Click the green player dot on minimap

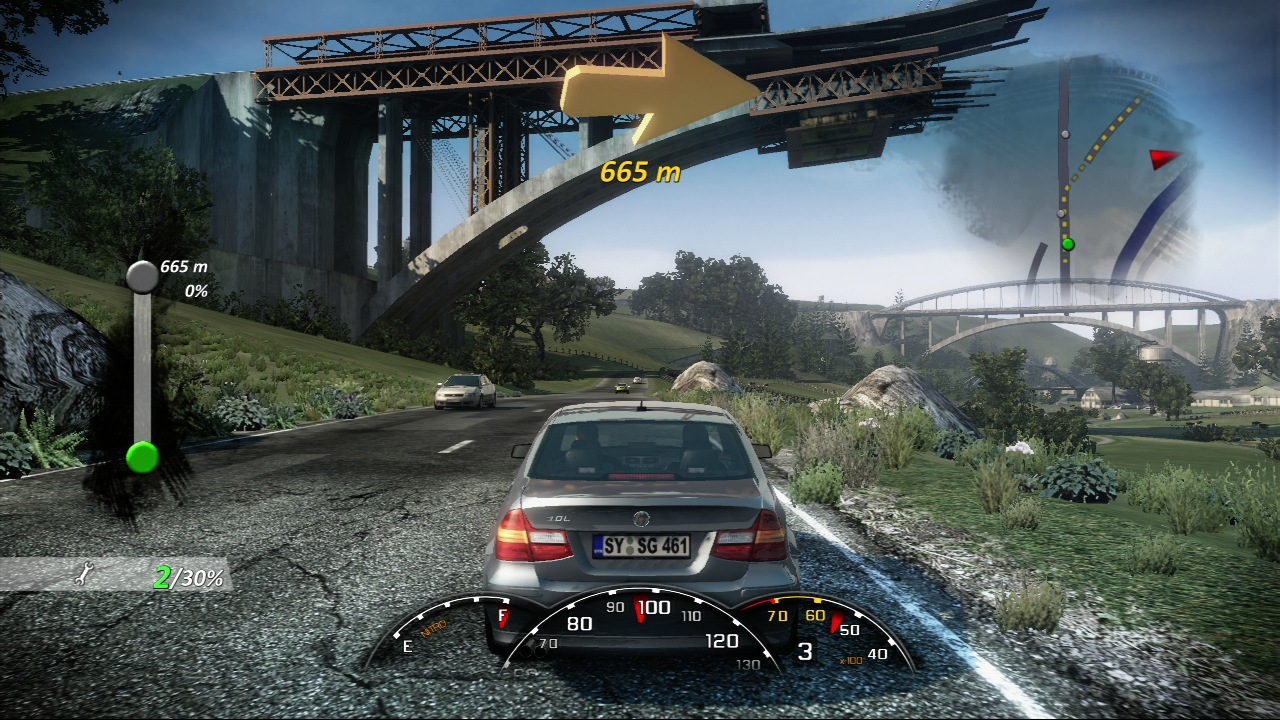coord(1067,244)
